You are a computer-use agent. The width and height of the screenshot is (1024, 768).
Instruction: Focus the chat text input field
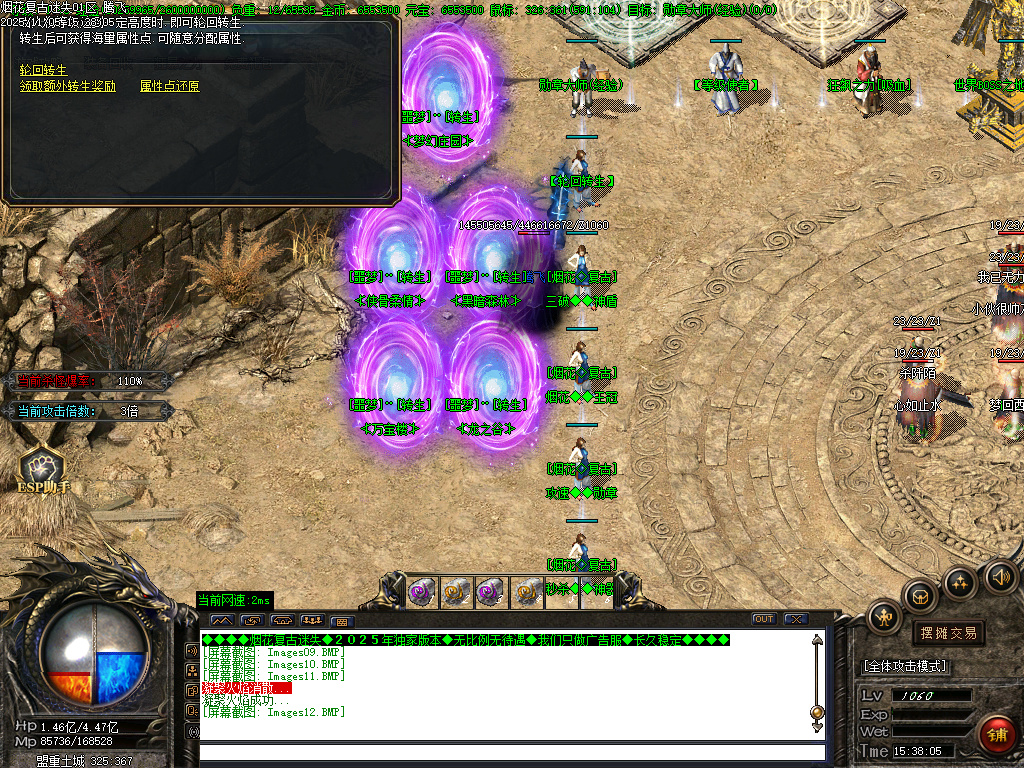tap(510, 751)
